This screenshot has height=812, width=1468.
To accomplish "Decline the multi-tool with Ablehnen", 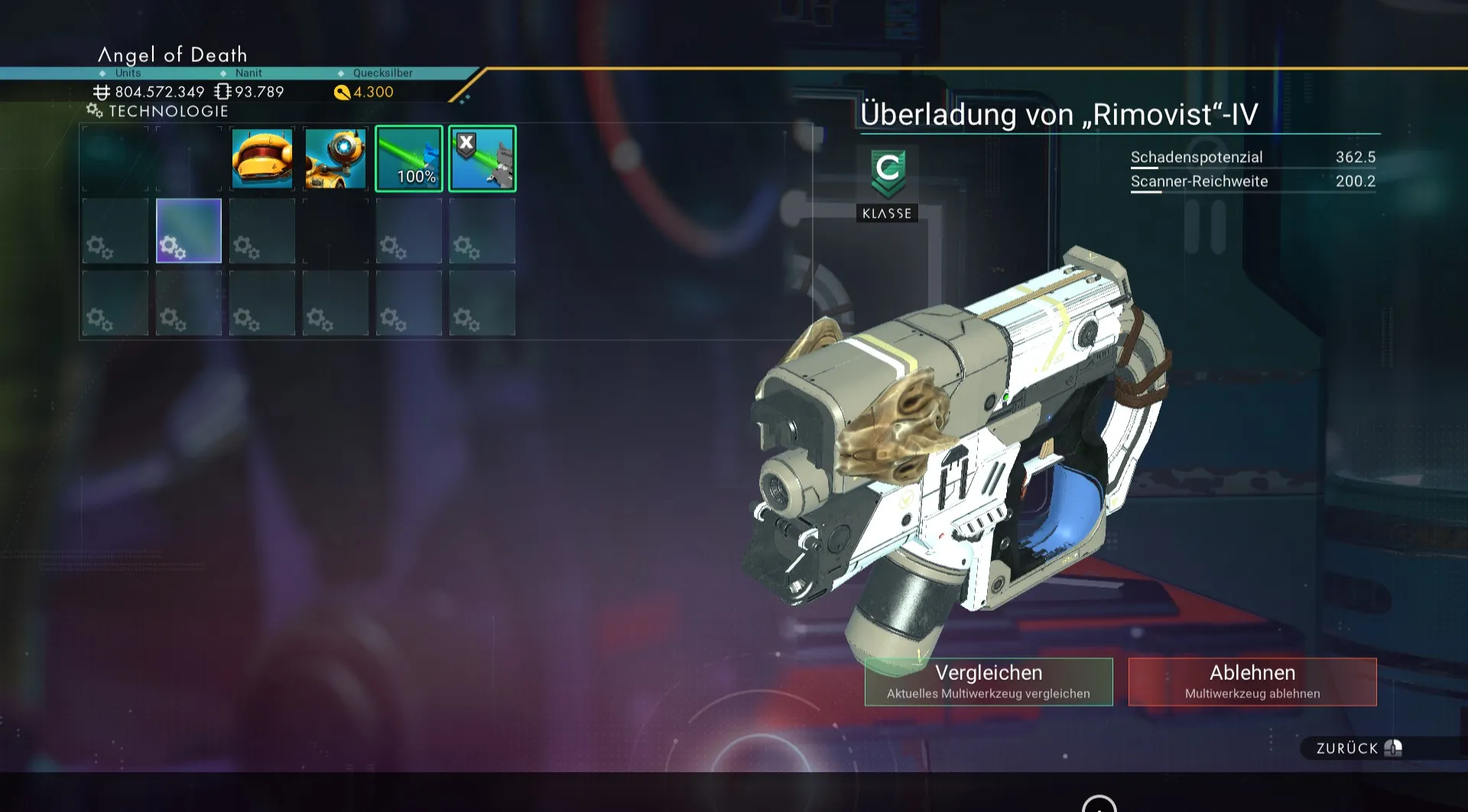I will click(1252, 681).
